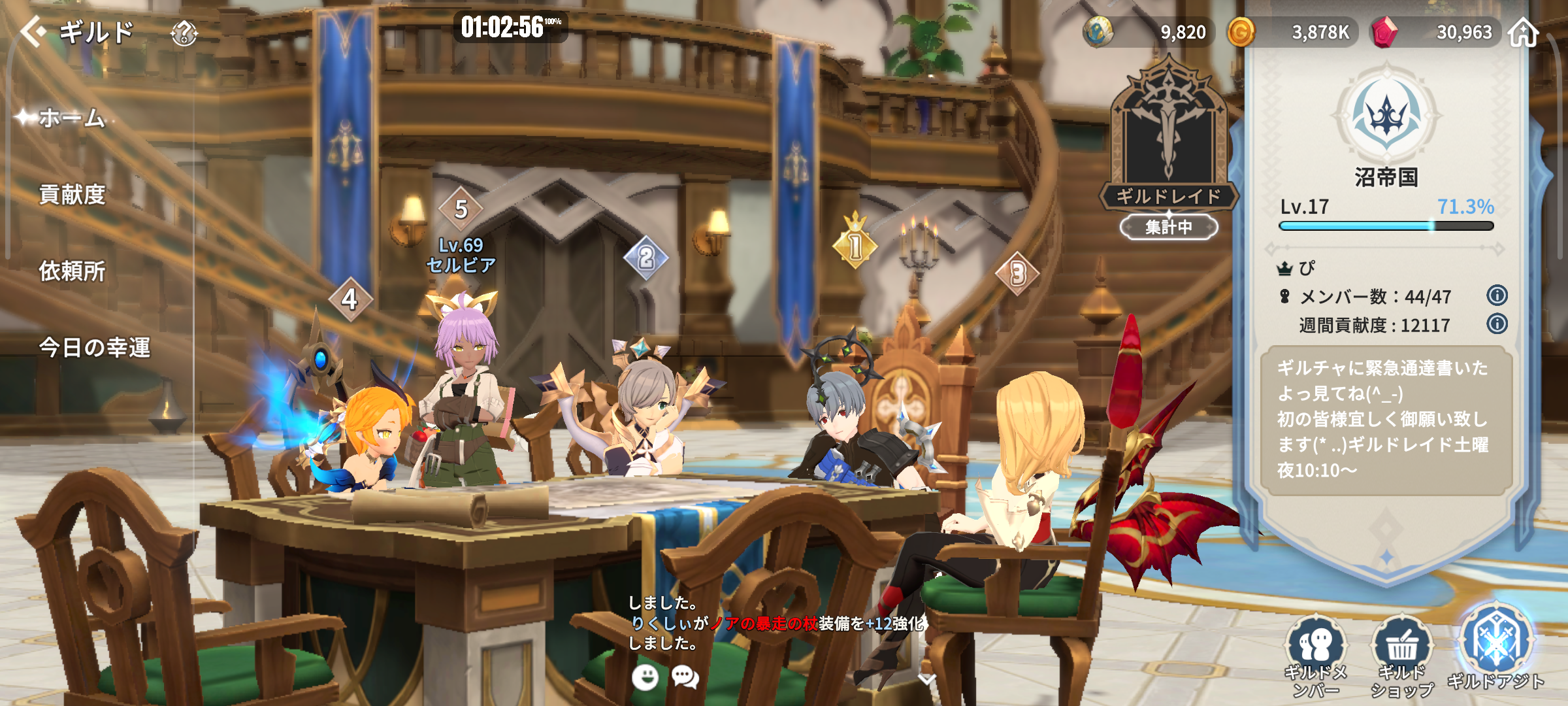1568x706 pixels.
Task: Choose the 今日の幸運 menu entry
Action: tap(94, 348)
